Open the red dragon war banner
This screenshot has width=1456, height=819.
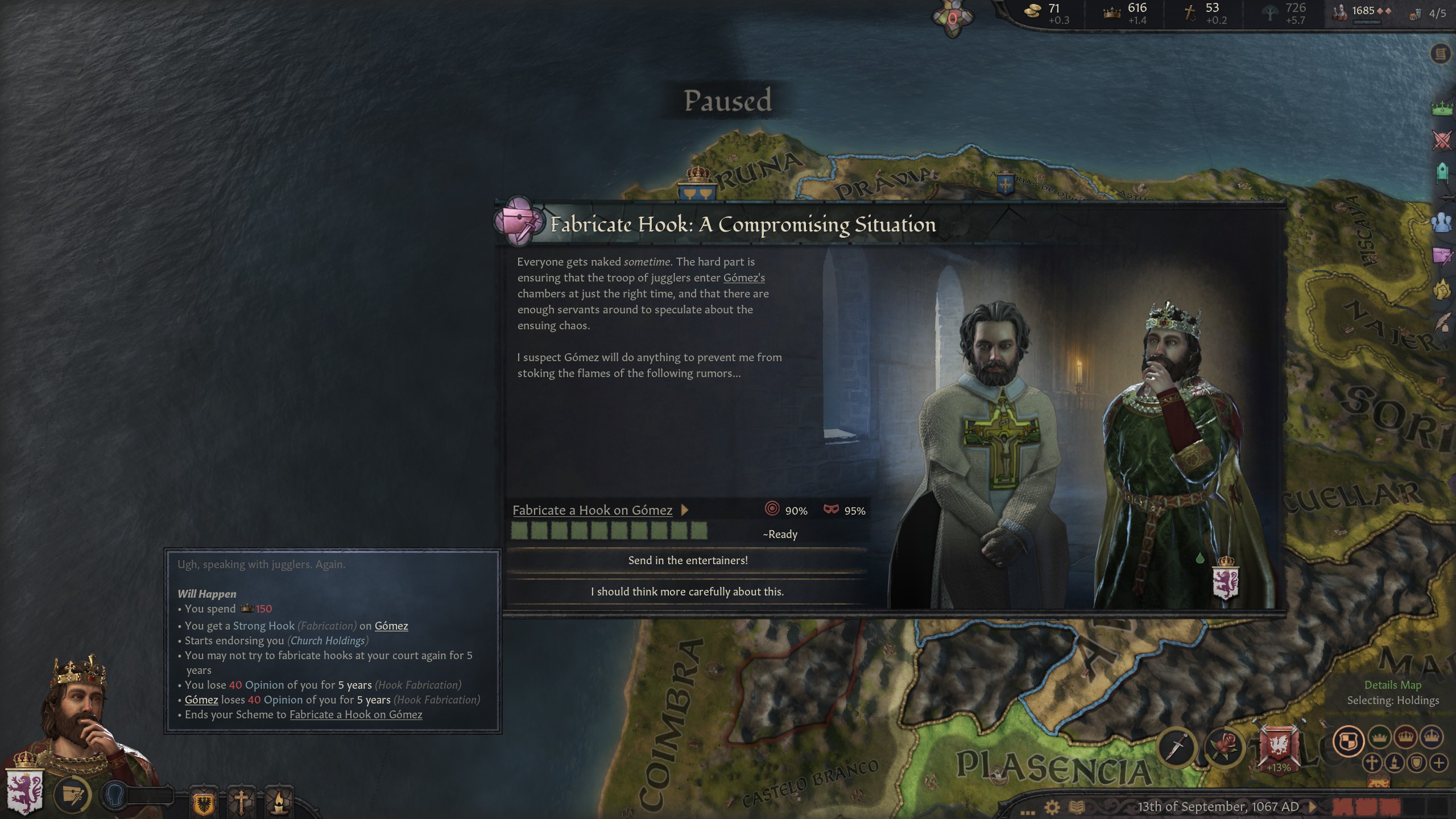tap(1278, 745)
